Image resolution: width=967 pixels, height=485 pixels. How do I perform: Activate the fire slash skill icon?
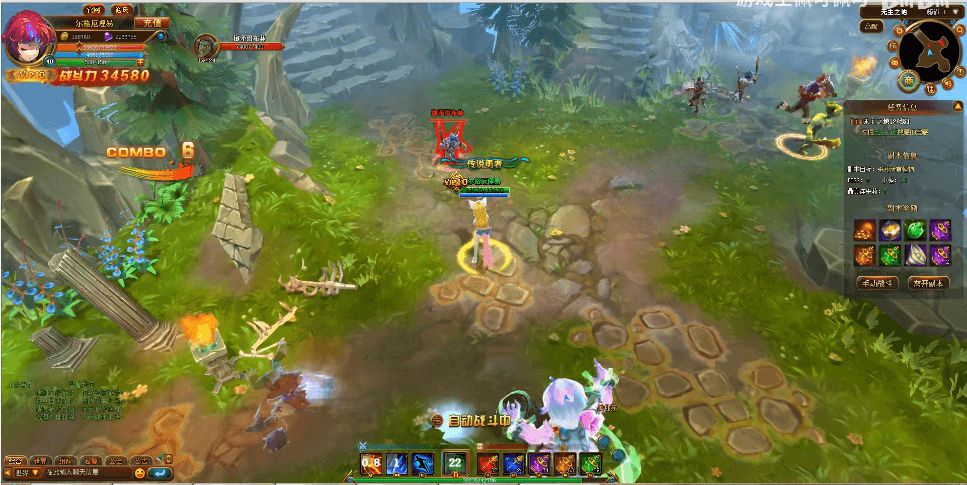coord(371,463)
